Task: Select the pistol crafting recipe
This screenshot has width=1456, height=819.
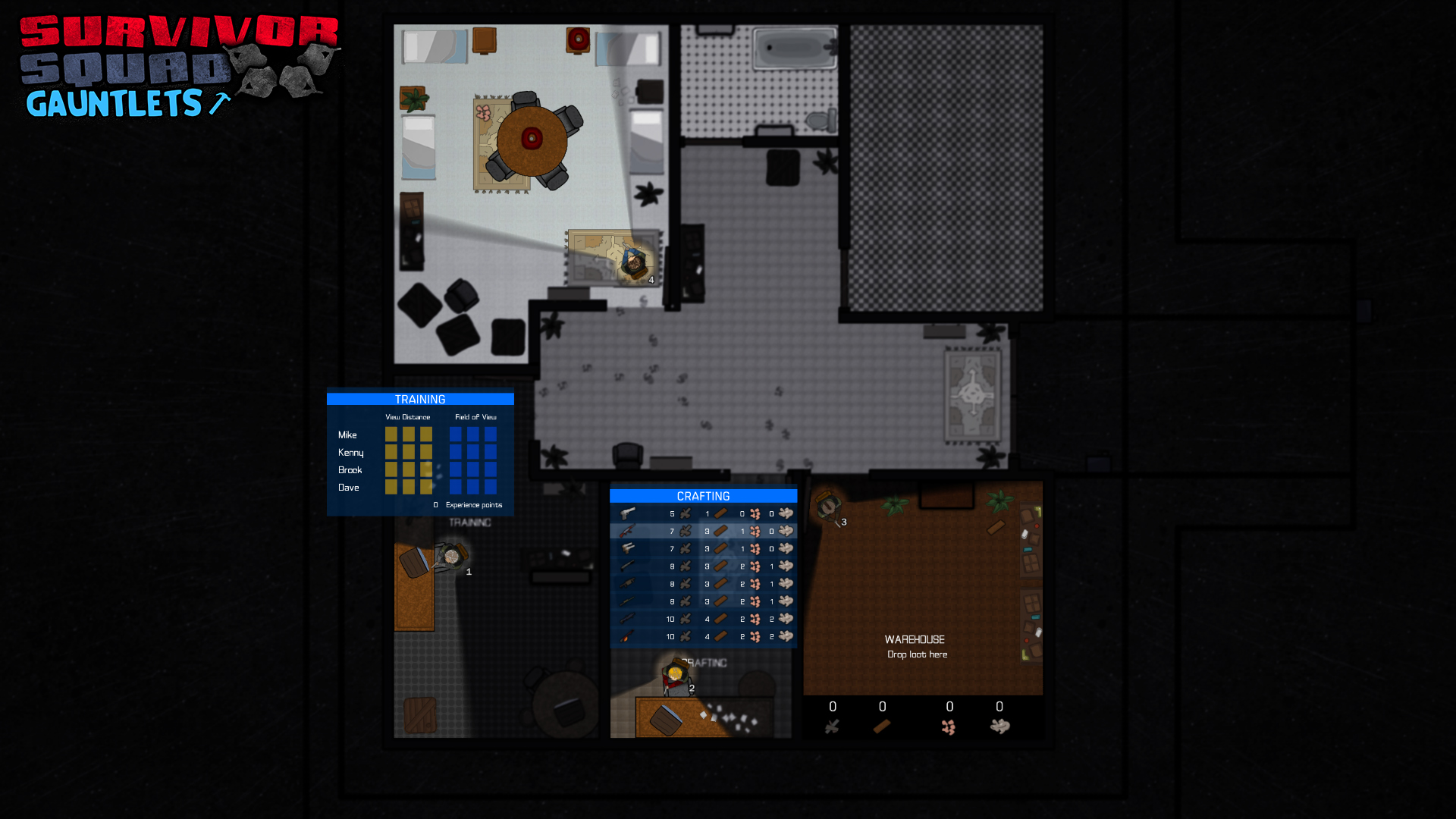Action: [x=629, y=513]
